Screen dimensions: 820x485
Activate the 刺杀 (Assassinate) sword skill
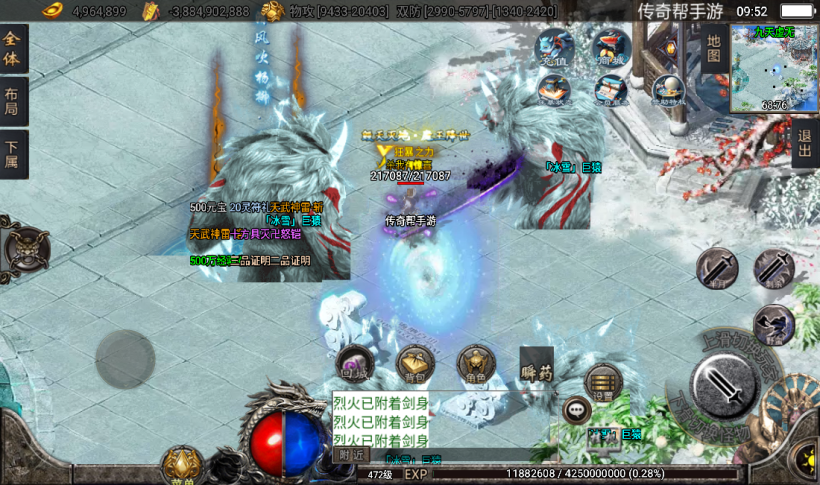tap(773, 268)
